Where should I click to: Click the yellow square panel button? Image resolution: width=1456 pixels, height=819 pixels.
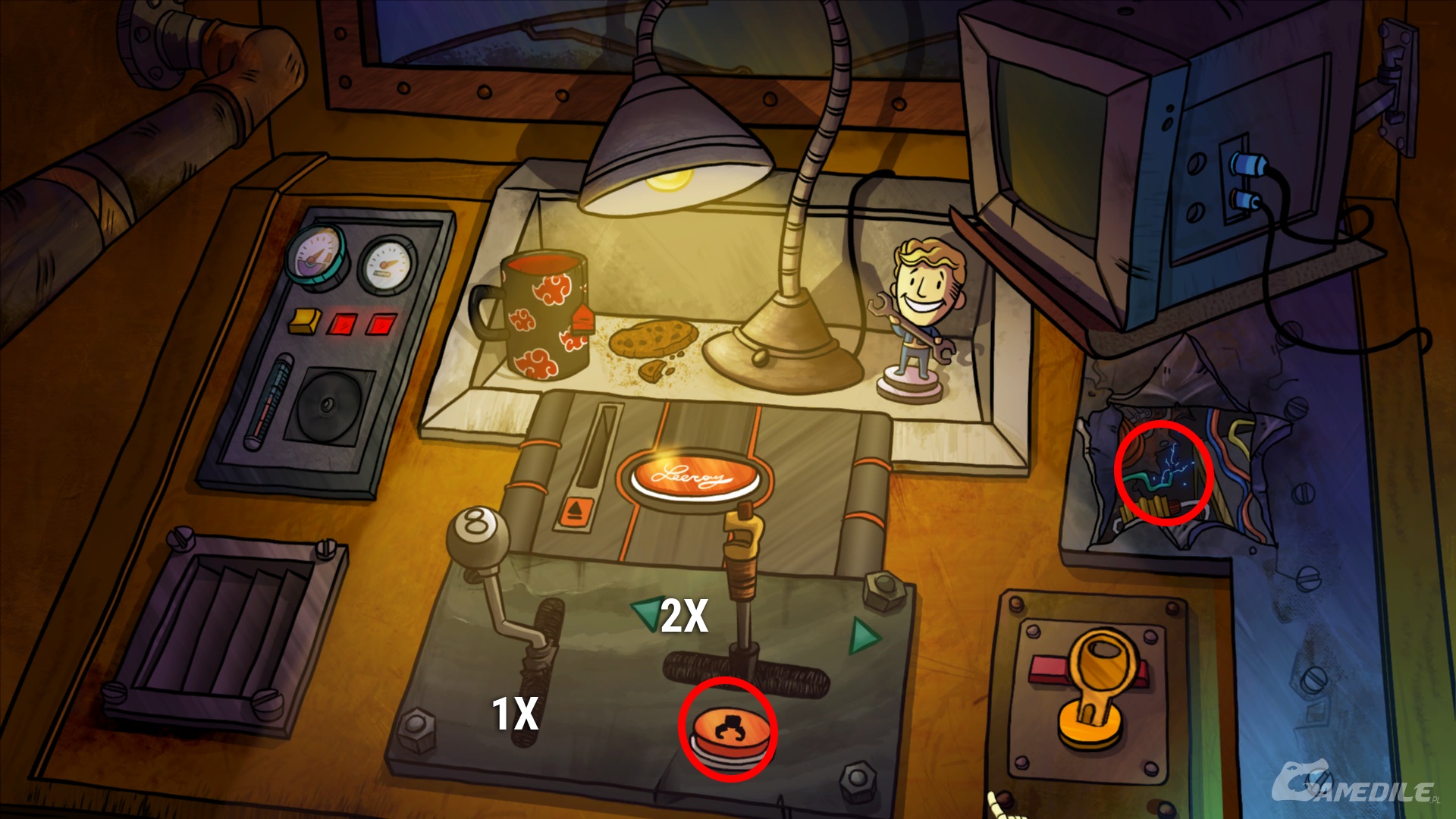[305, 320]
